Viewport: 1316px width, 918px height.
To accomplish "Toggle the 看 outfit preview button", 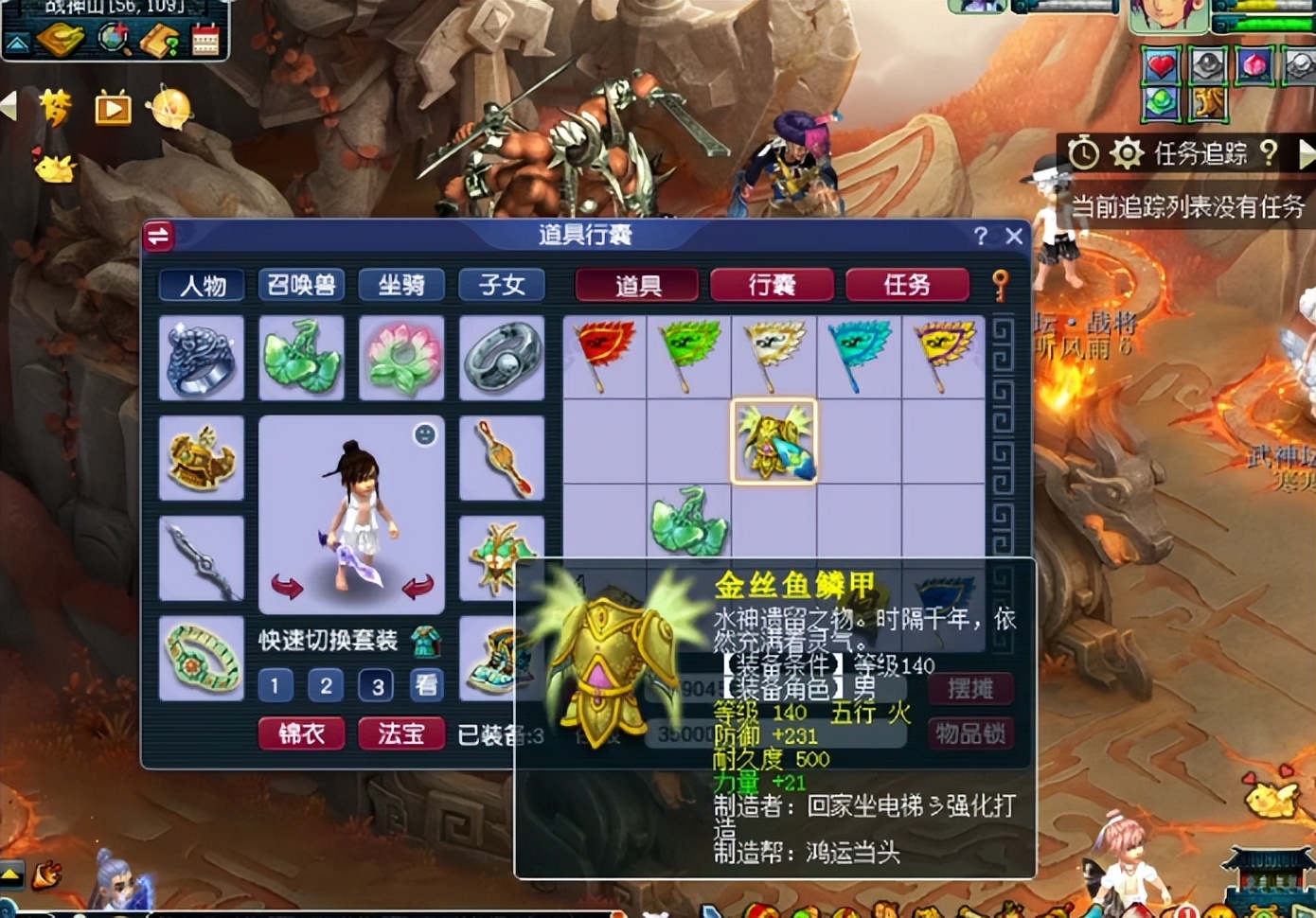I will coord(425,685).
